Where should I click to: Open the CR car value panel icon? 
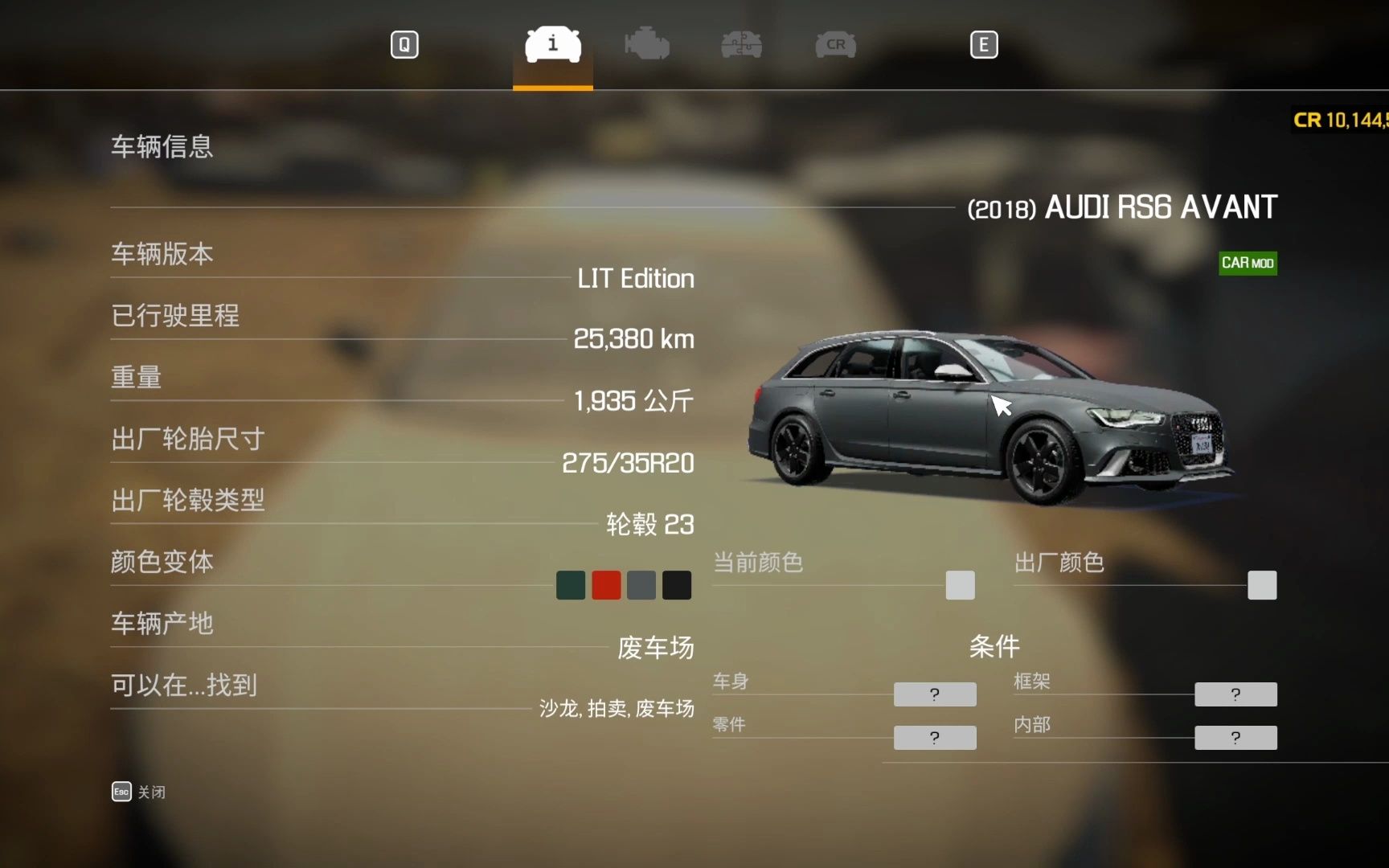(834, 45)
